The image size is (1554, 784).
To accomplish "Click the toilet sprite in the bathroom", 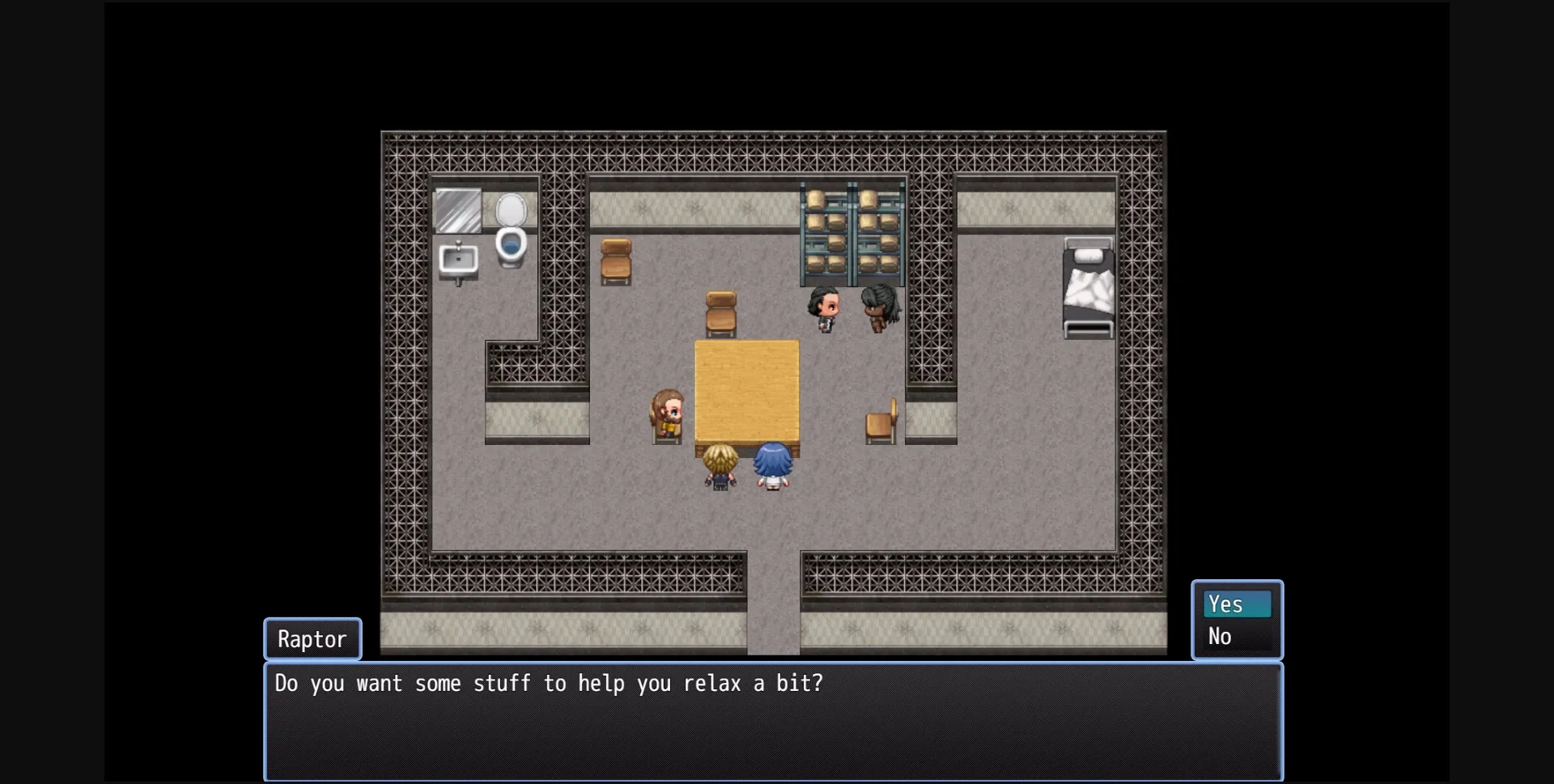I will click(512, 229).
